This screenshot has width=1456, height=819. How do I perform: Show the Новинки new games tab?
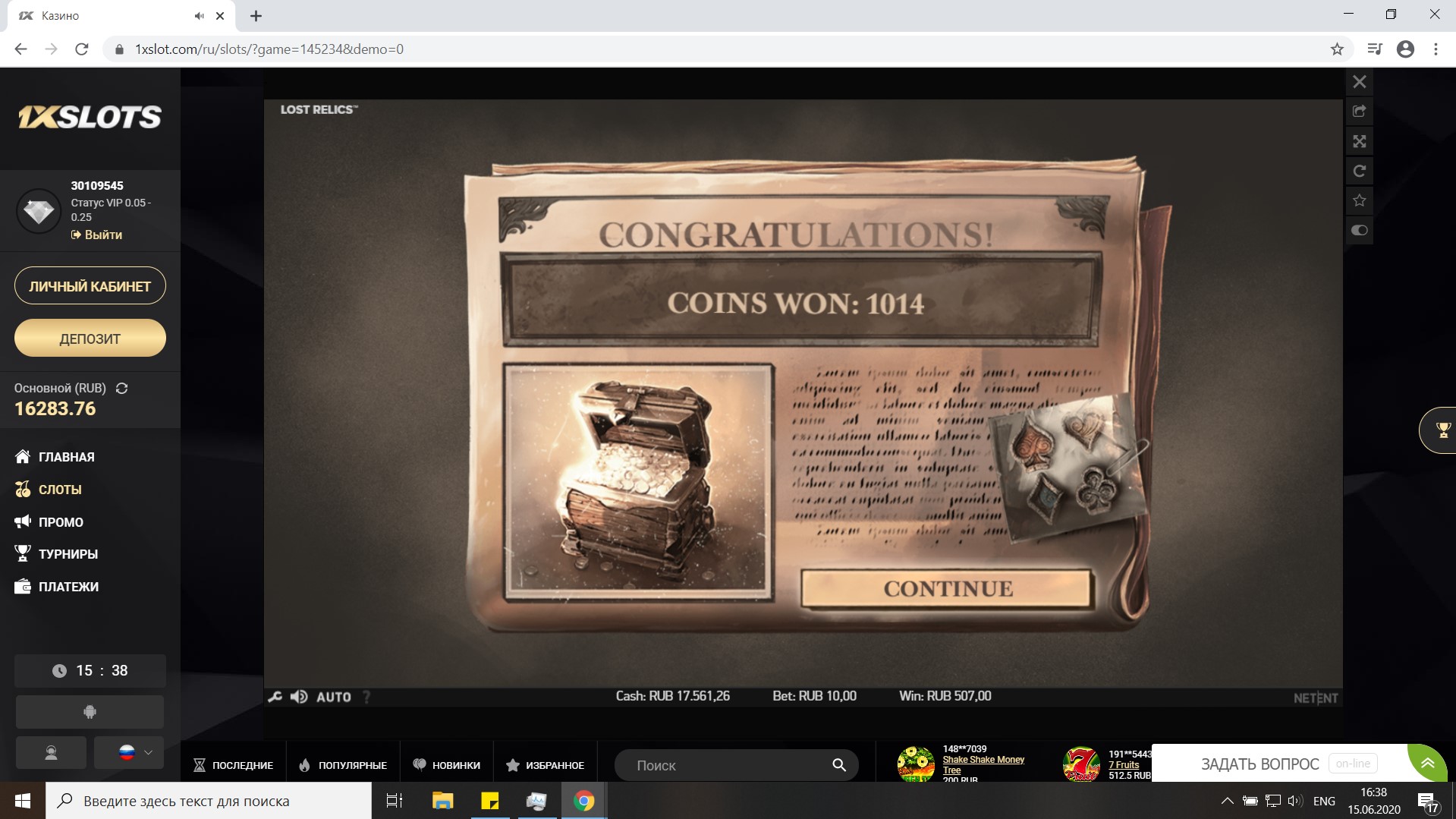pos(447,765)
